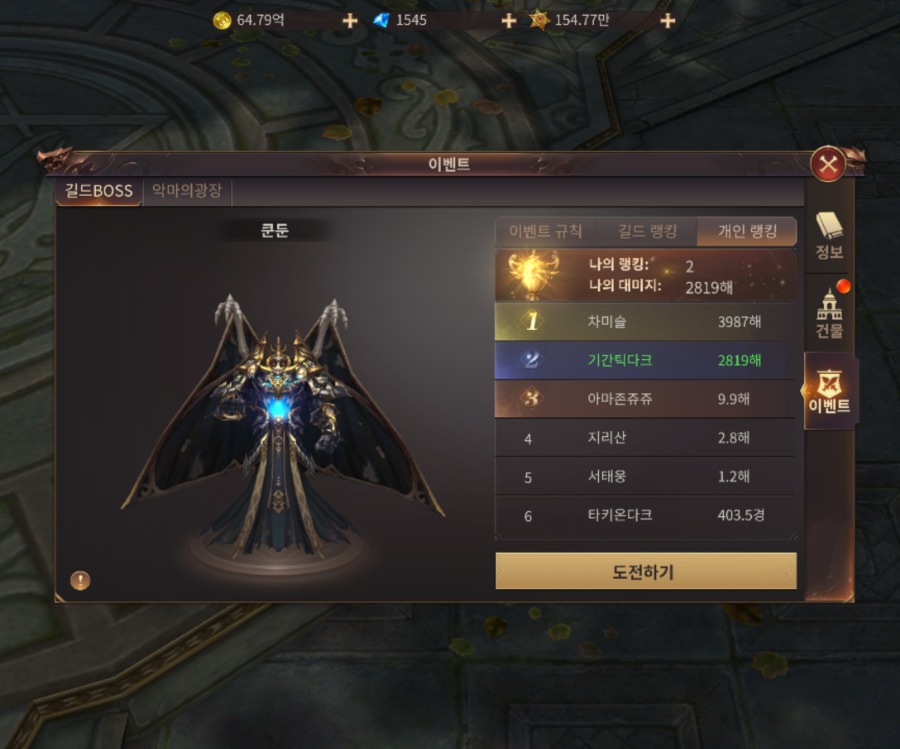900x749 pixels.
Task: Switch to the 길드BOSS tab
Action: point(98,191)
